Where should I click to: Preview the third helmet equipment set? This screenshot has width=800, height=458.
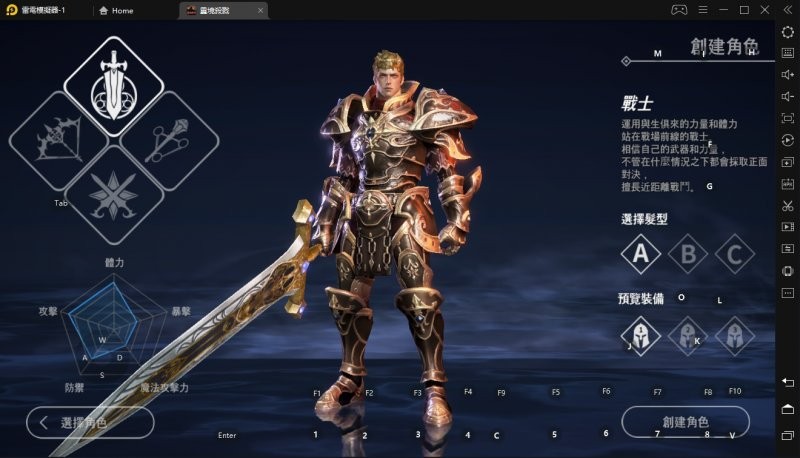[734, 335]
